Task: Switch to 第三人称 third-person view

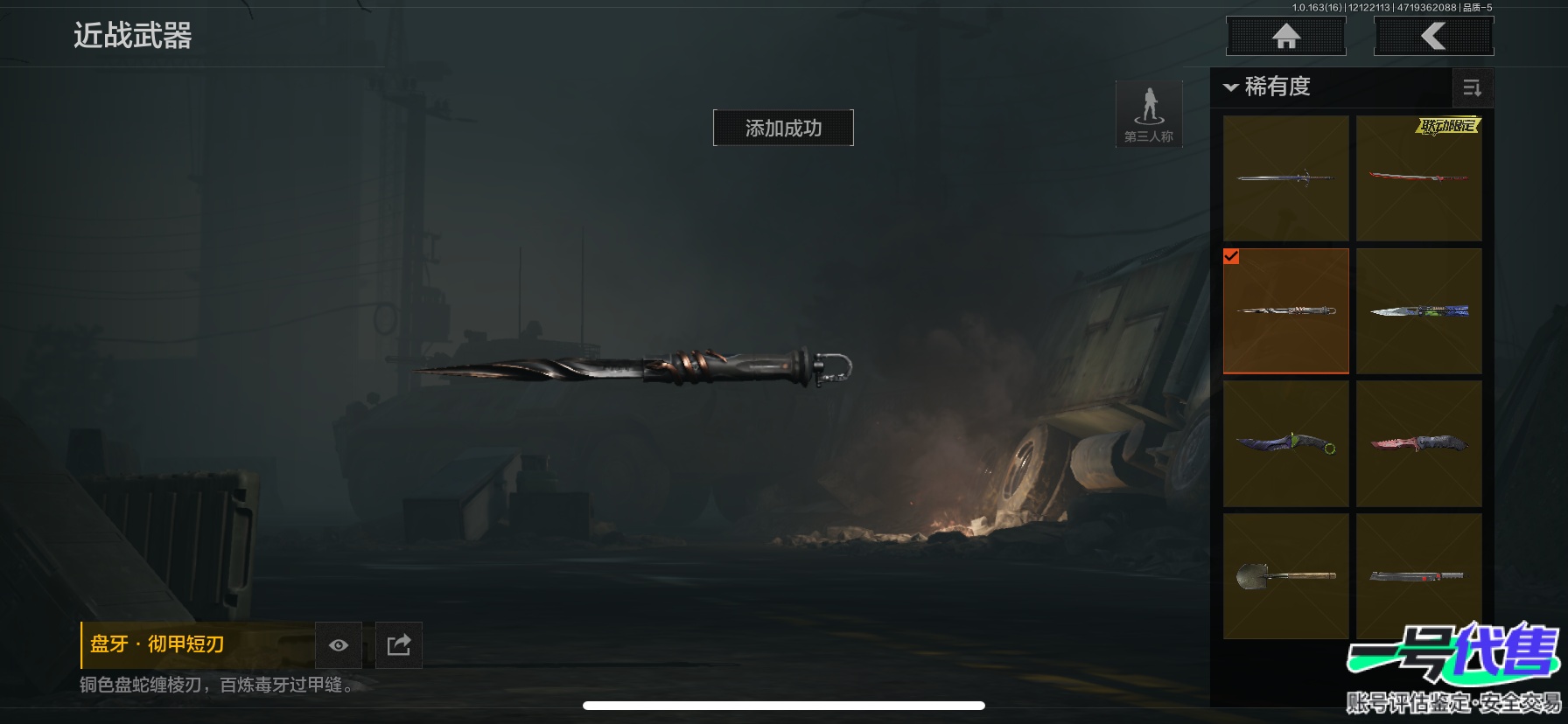Action: (x=1149, y=114)
